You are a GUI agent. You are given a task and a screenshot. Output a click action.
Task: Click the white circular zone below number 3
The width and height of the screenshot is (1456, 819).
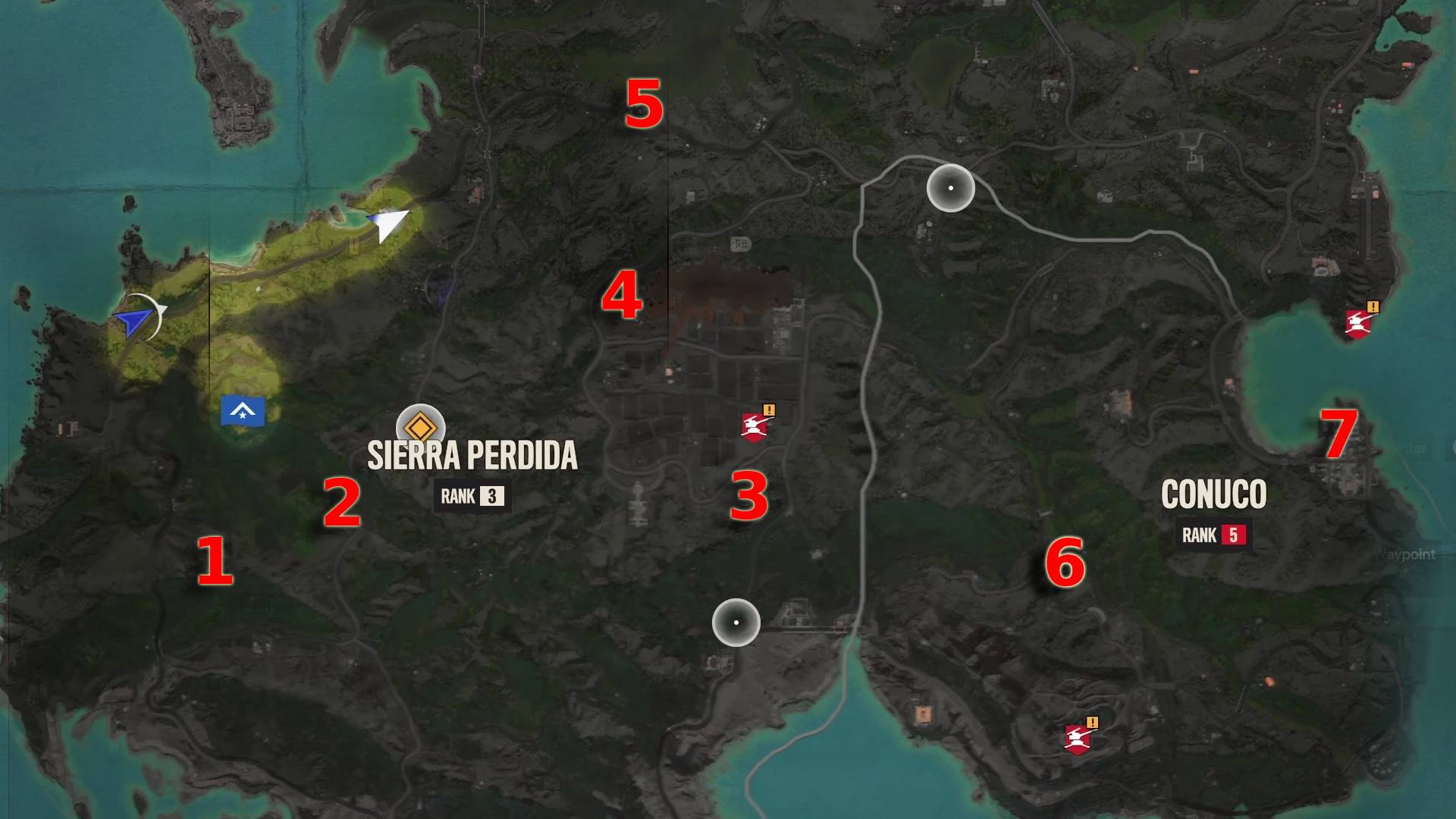coord(734,623)
